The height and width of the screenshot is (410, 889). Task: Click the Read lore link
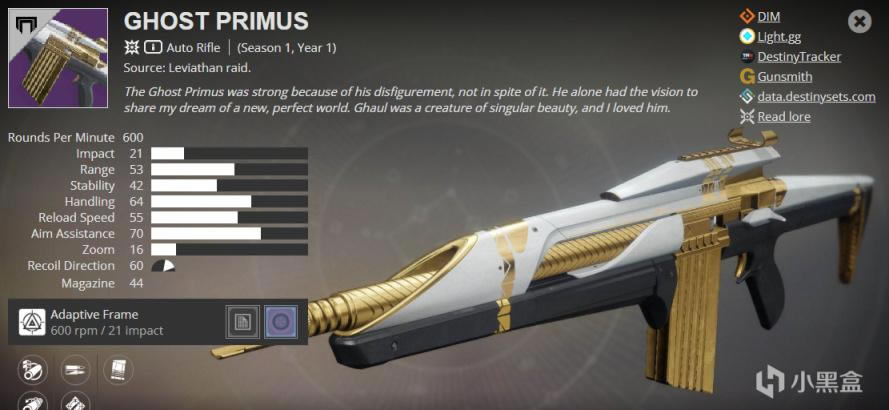pos(783,116)
